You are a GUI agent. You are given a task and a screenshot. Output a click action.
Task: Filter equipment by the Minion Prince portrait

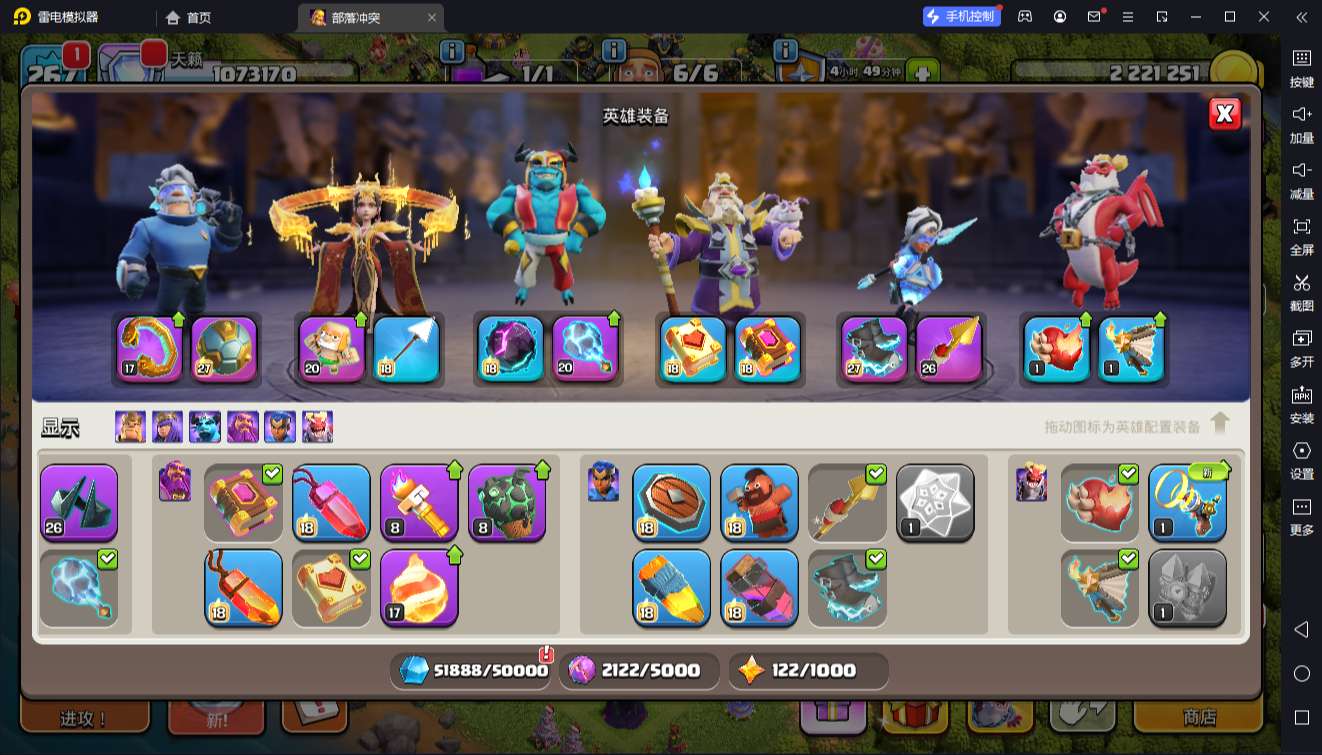click(205, 427)
